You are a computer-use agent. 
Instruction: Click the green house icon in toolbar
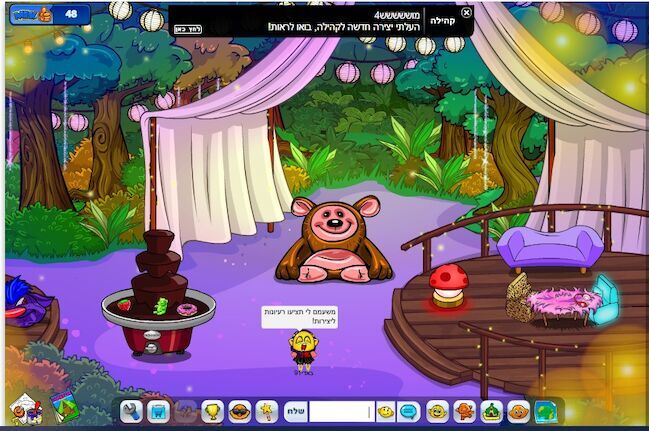pos(491,411)
